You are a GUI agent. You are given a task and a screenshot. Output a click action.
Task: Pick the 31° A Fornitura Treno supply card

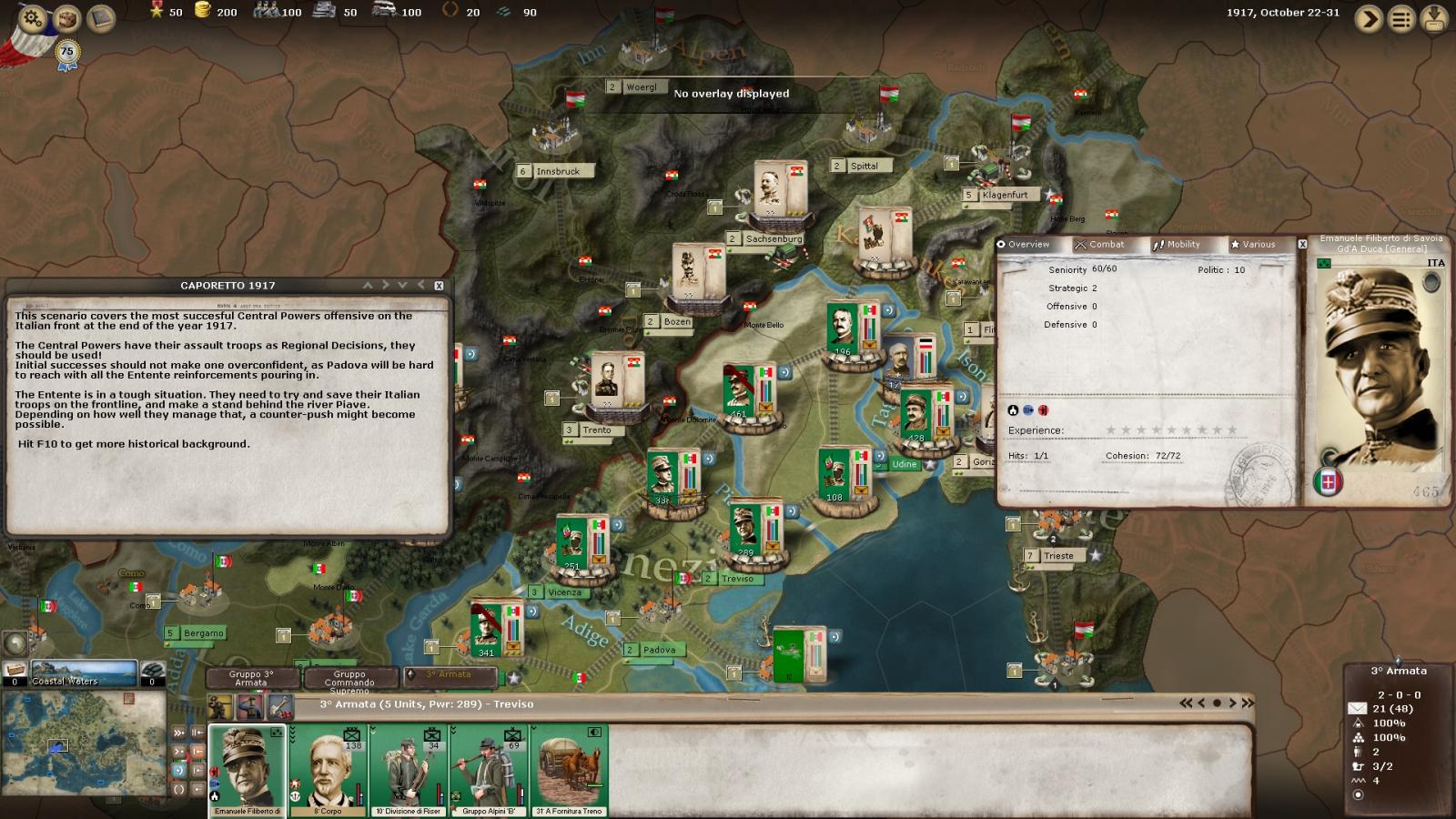pyautogui.click(x=570, y=770)
